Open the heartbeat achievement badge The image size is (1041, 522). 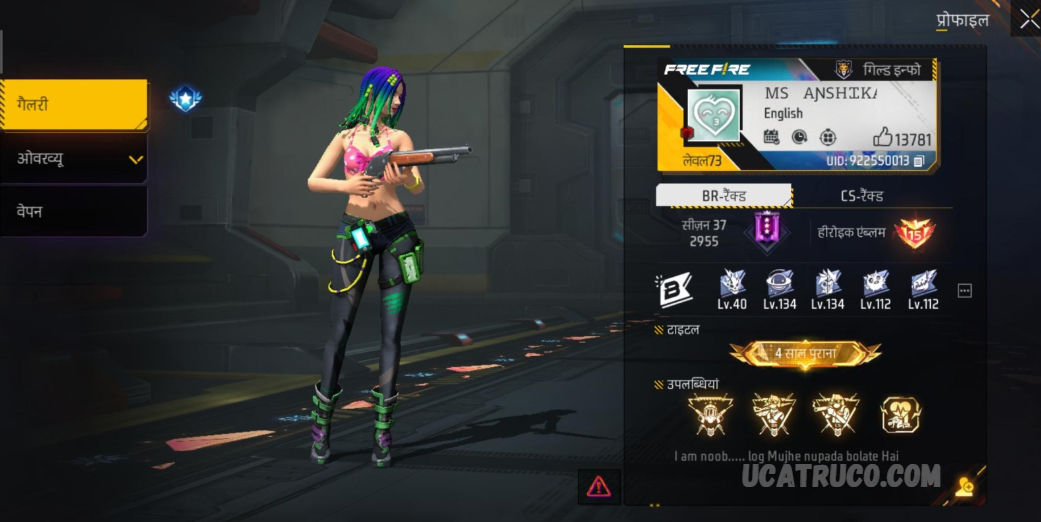click(900, 414)
